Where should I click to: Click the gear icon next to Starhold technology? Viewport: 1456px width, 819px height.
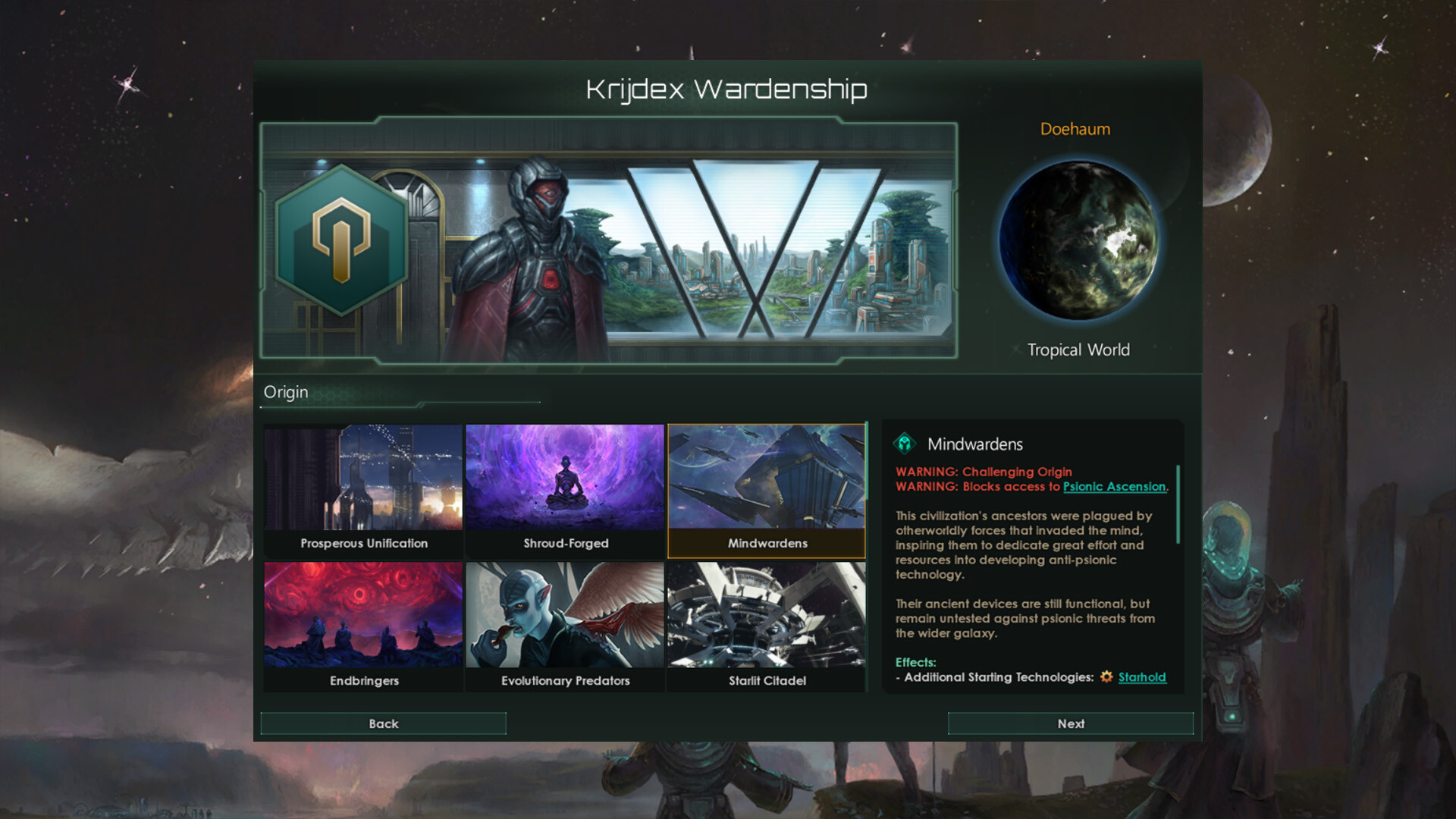tap(1106, 677)
